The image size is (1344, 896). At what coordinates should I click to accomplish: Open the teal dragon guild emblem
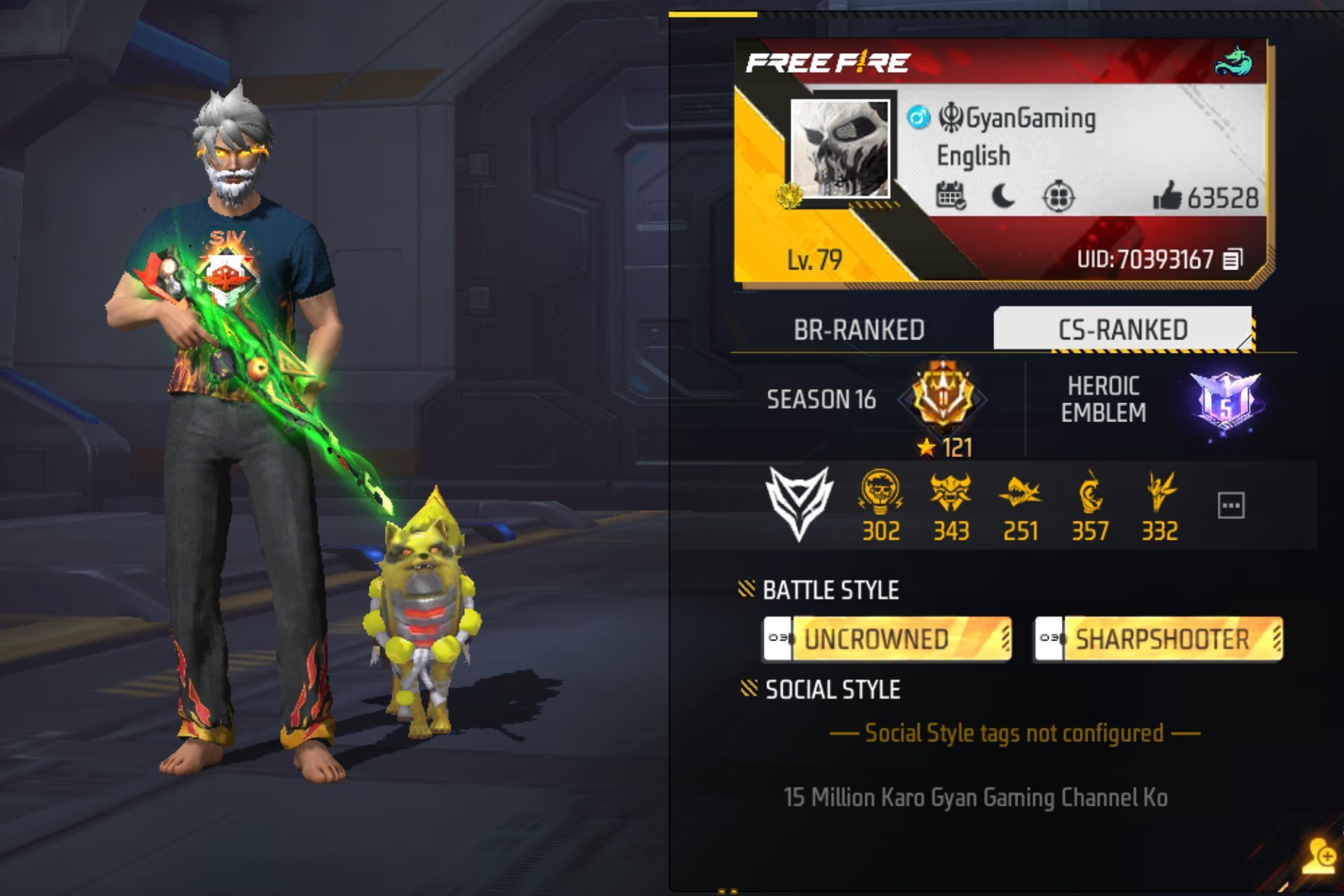(x=1233, y=62)
